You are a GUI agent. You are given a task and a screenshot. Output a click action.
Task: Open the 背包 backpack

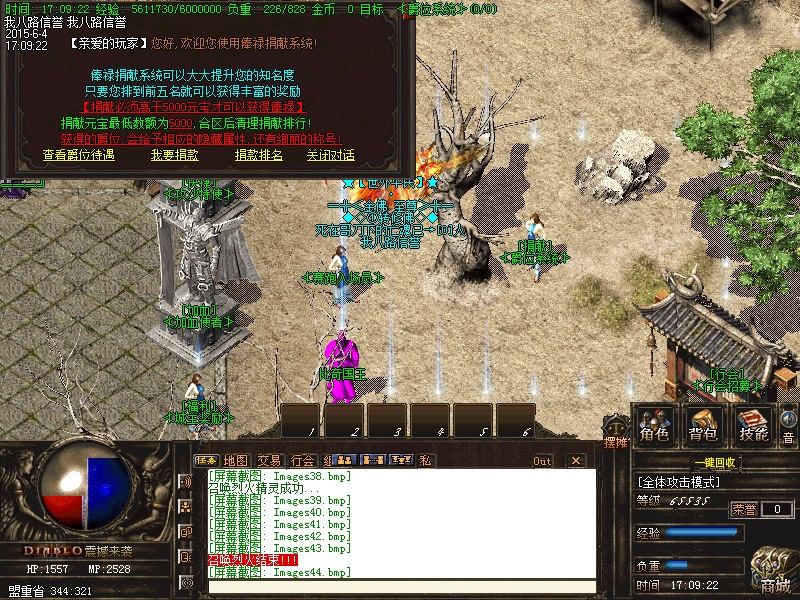point(704,425)
